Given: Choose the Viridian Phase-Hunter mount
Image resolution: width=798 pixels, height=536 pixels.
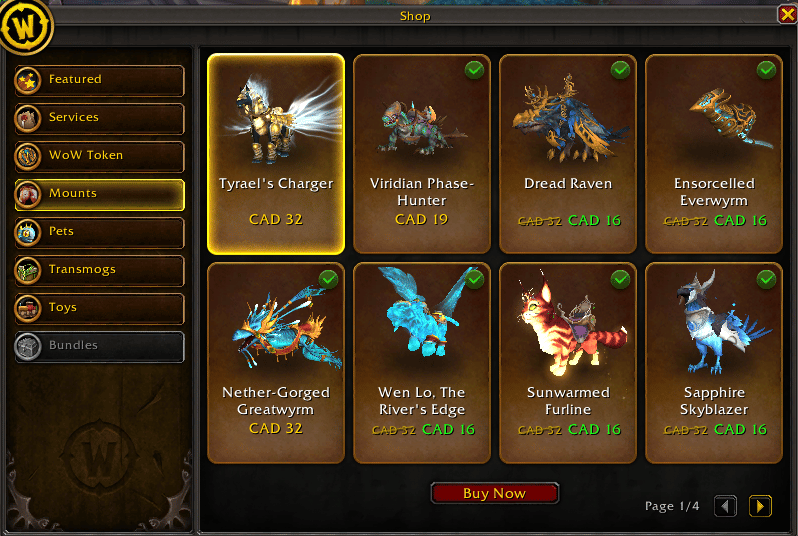Looking at the screenshot, I should (421, 153).
